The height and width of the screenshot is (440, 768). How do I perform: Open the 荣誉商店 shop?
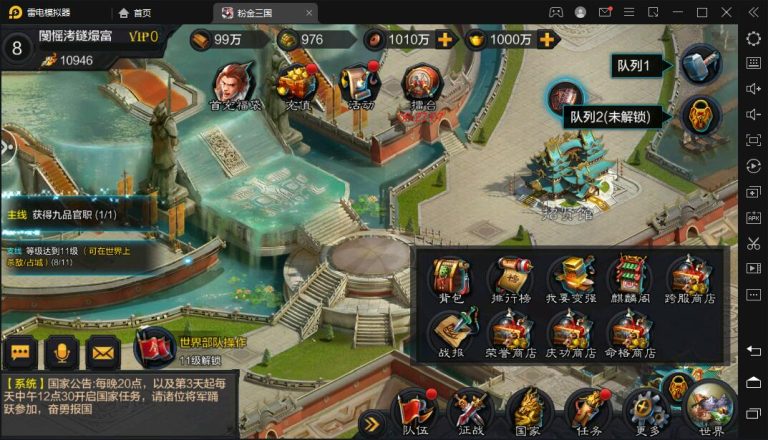(510, 331)
